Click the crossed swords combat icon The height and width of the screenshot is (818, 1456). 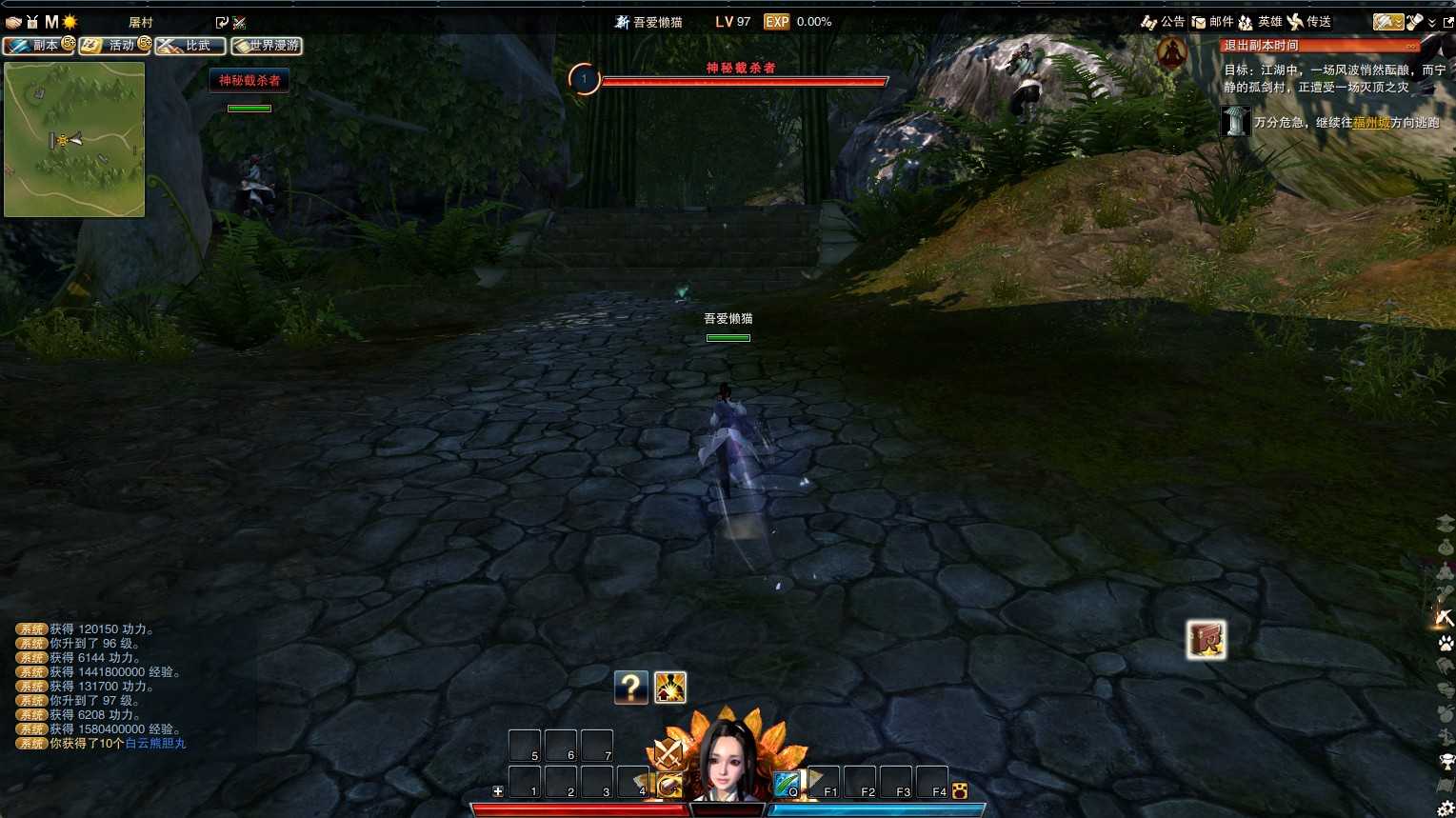(x=668, y=754)
